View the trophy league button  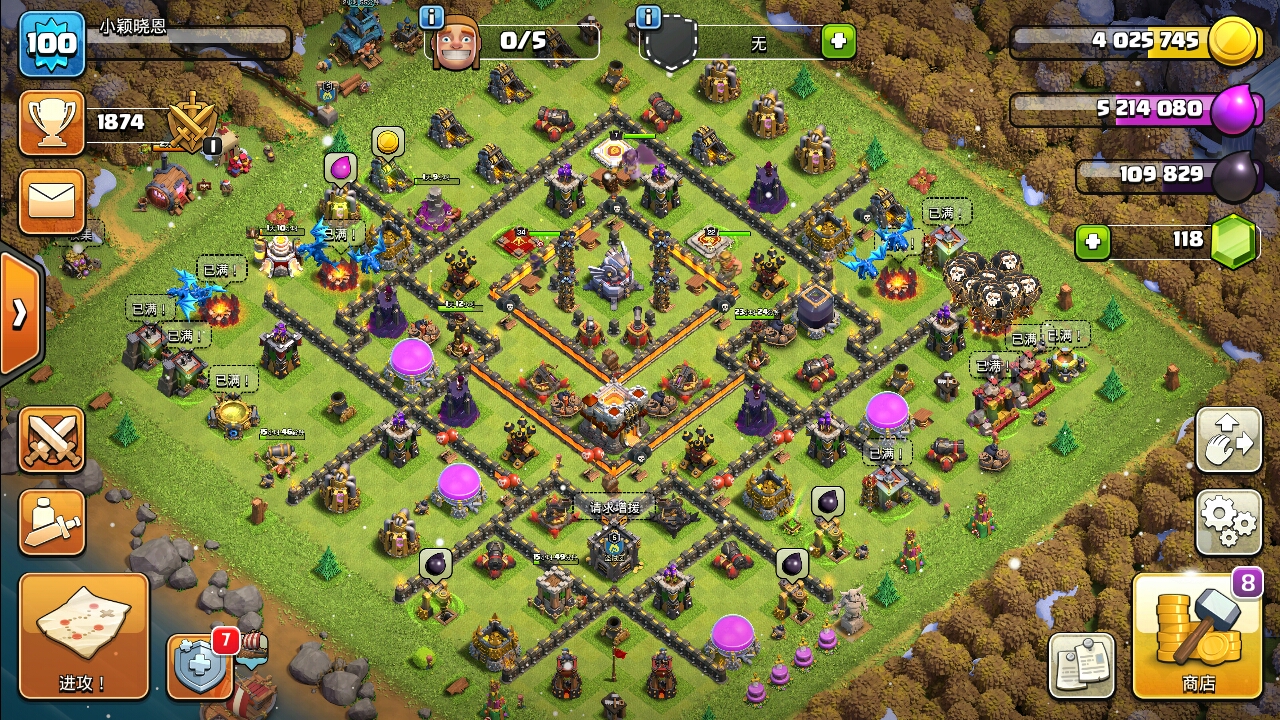[x=51, y=122]
